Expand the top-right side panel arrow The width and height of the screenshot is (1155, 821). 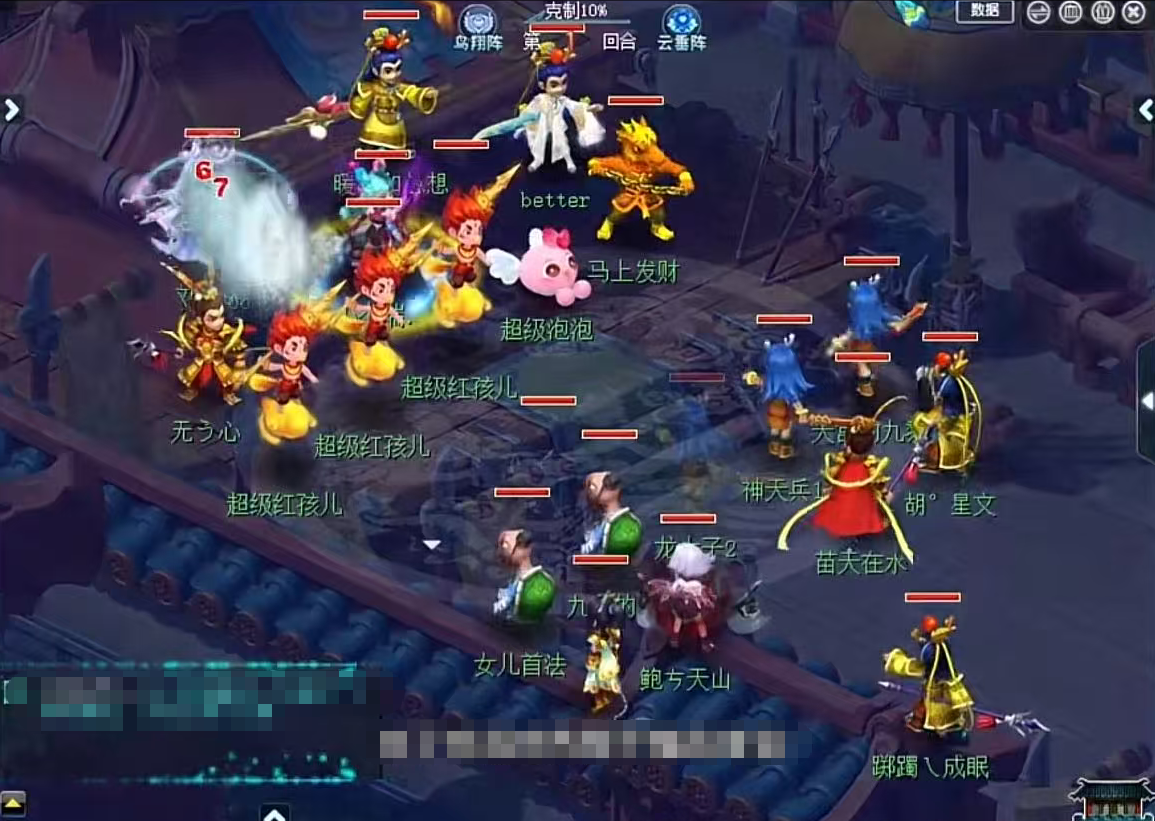tap(1145, 111)
